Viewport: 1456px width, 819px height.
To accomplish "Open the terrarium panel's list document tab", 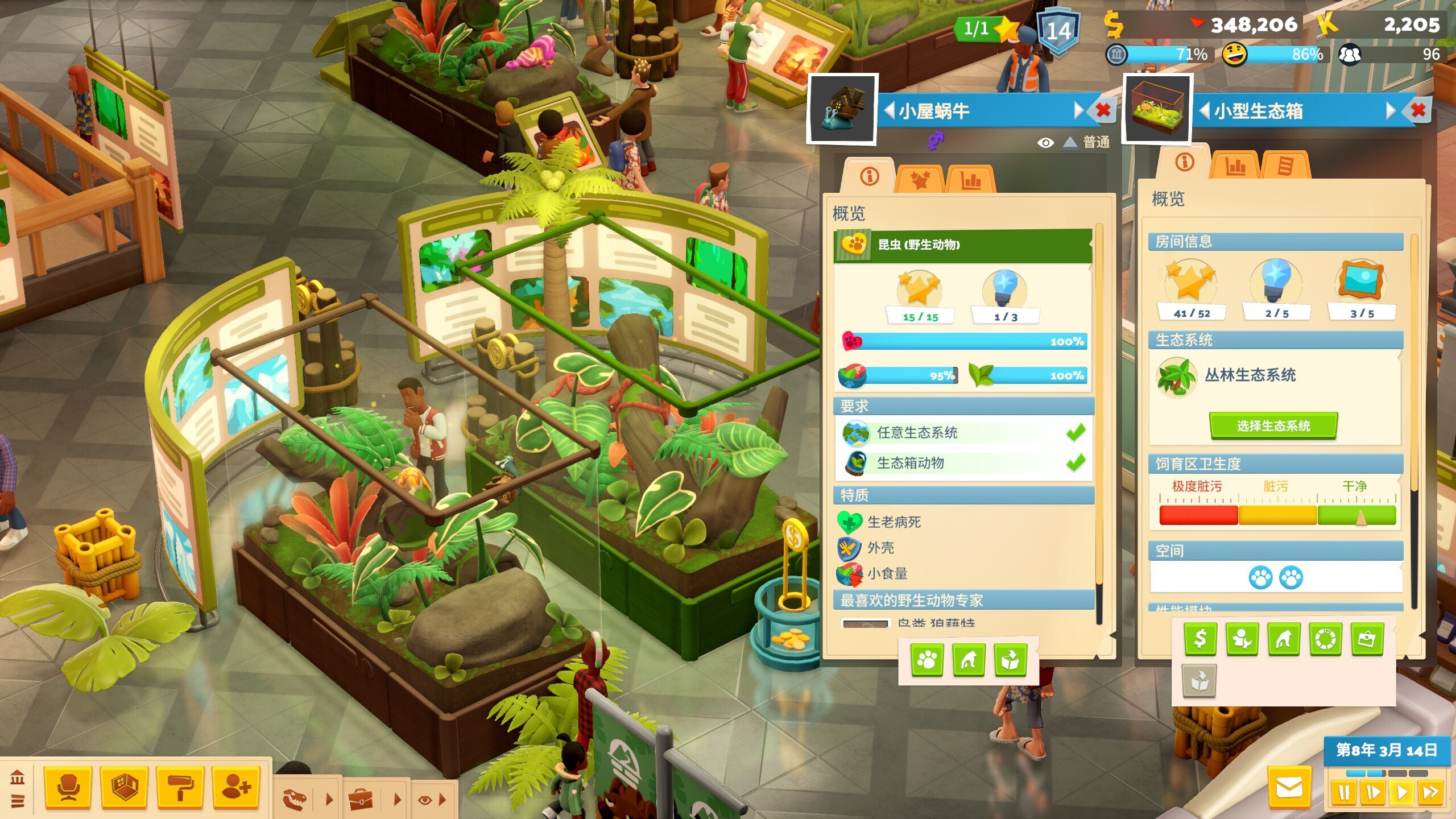I will [x=1285, y=167].
